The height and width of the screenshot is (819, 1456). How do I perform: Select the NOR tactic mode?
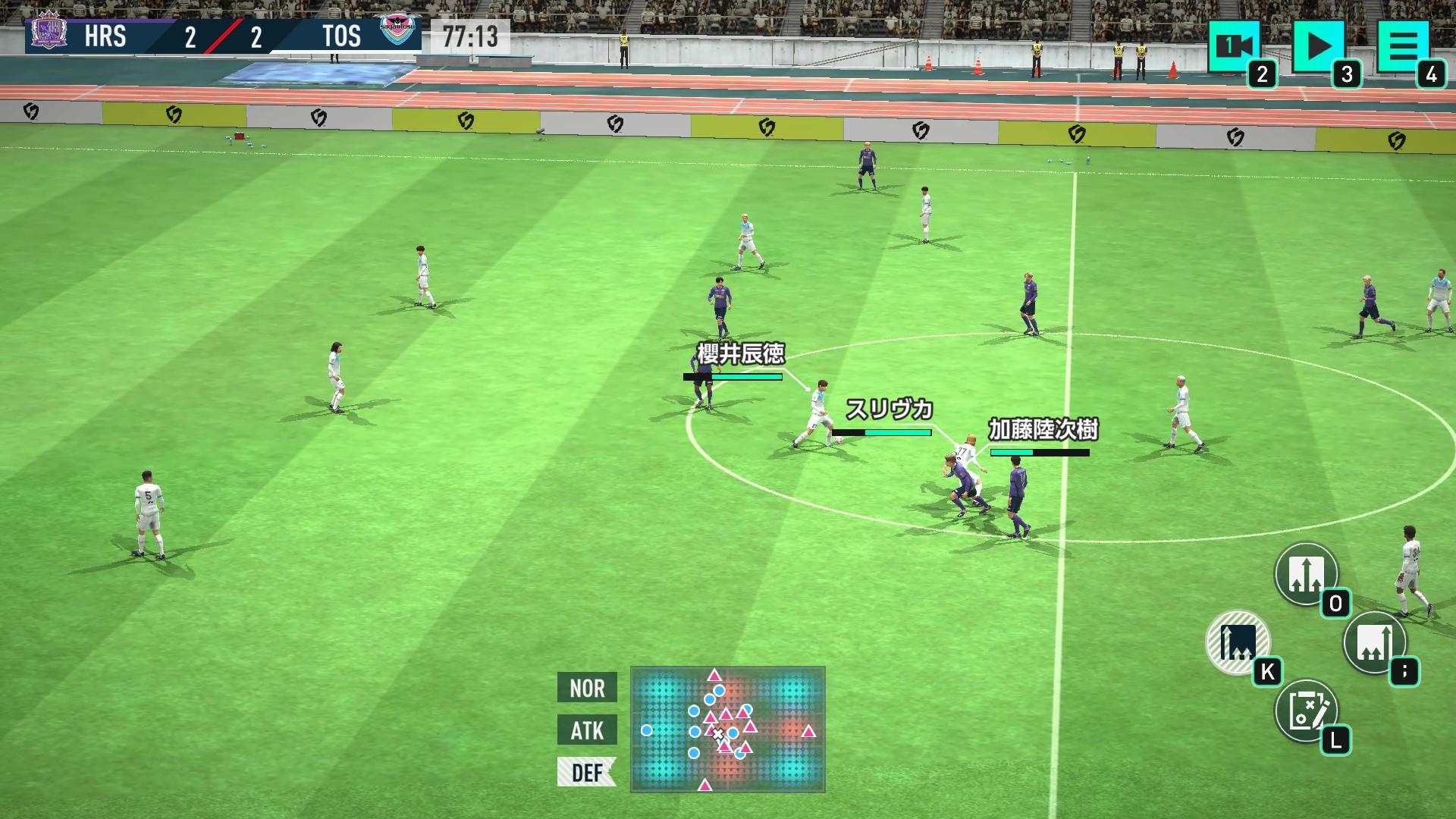coord(587,688)
